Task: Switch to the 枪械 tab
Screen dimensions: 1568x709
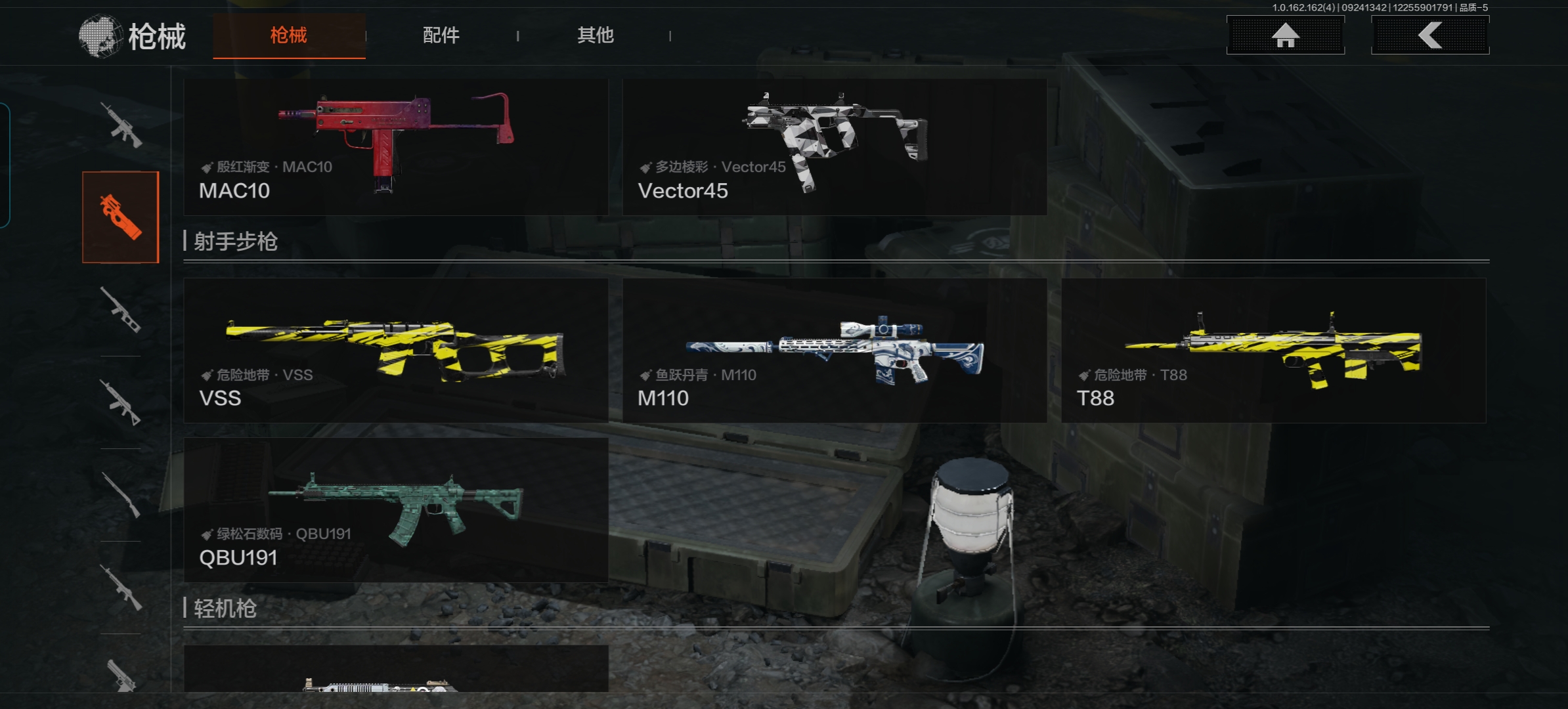Action: coord(289,35)
